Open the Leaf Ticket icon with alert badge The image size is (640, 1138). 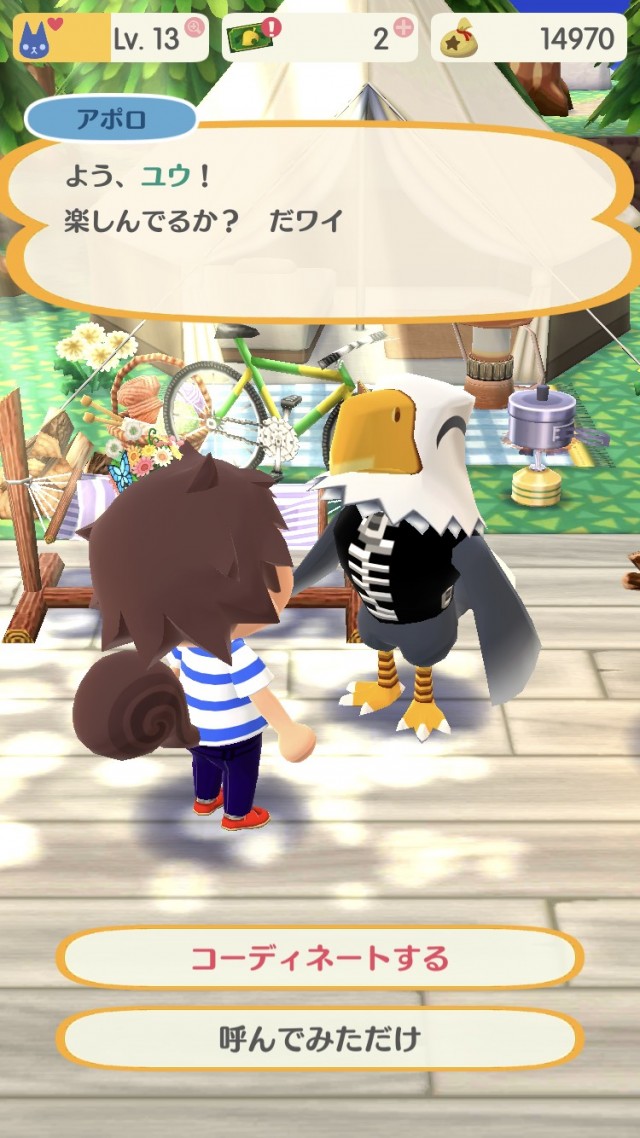coord(251,38)
